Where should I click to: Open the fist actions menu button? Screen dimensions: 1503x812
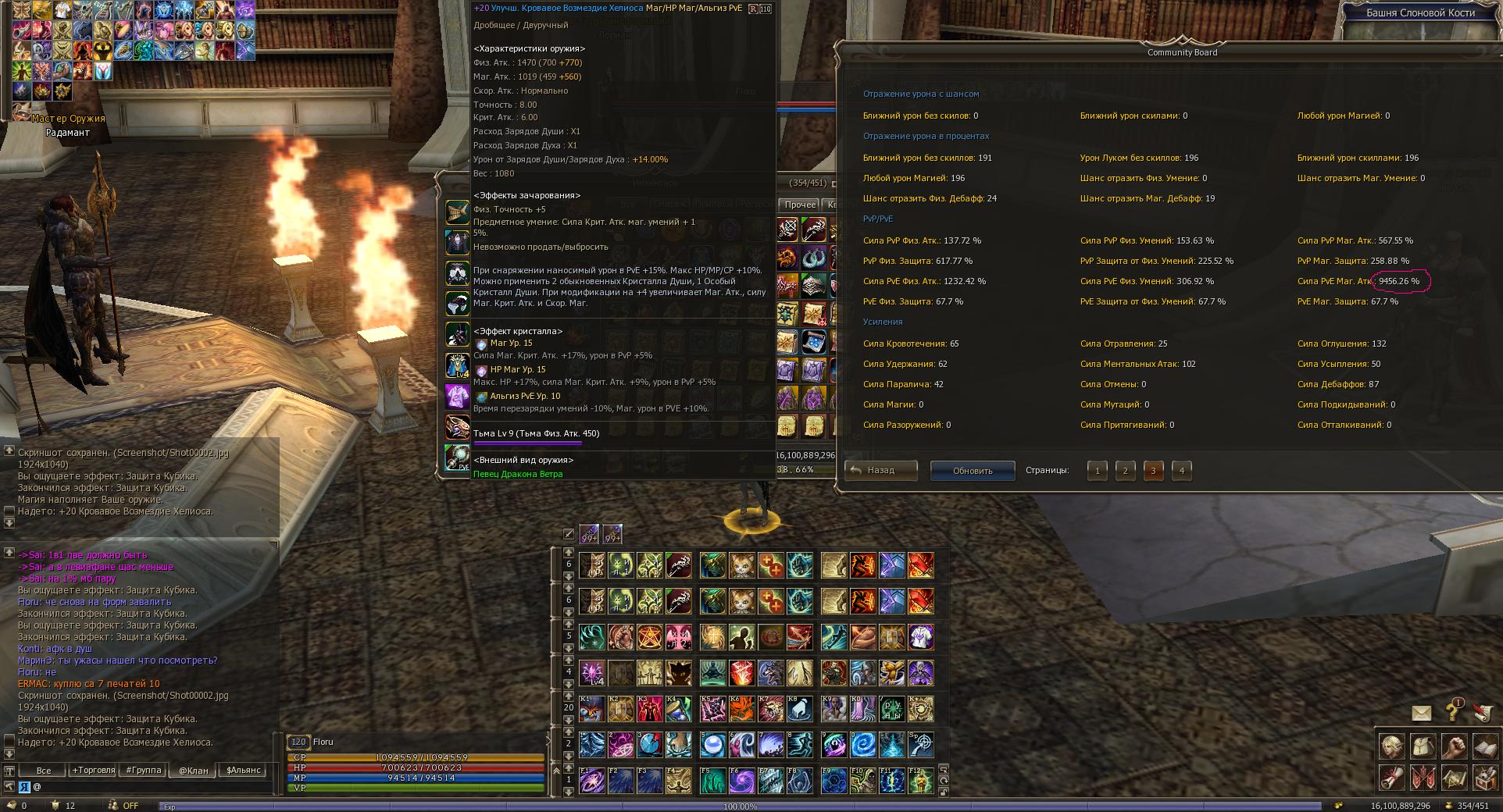(1453, 746)
